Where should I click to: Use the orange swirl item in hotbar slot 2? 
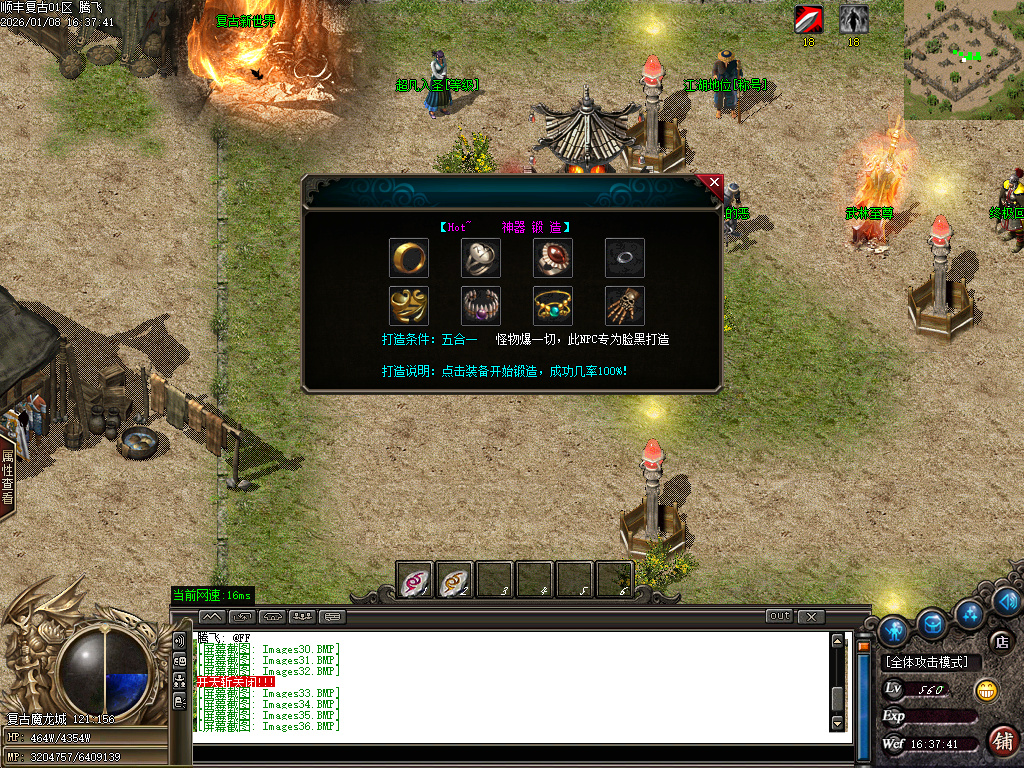[455, 580]
